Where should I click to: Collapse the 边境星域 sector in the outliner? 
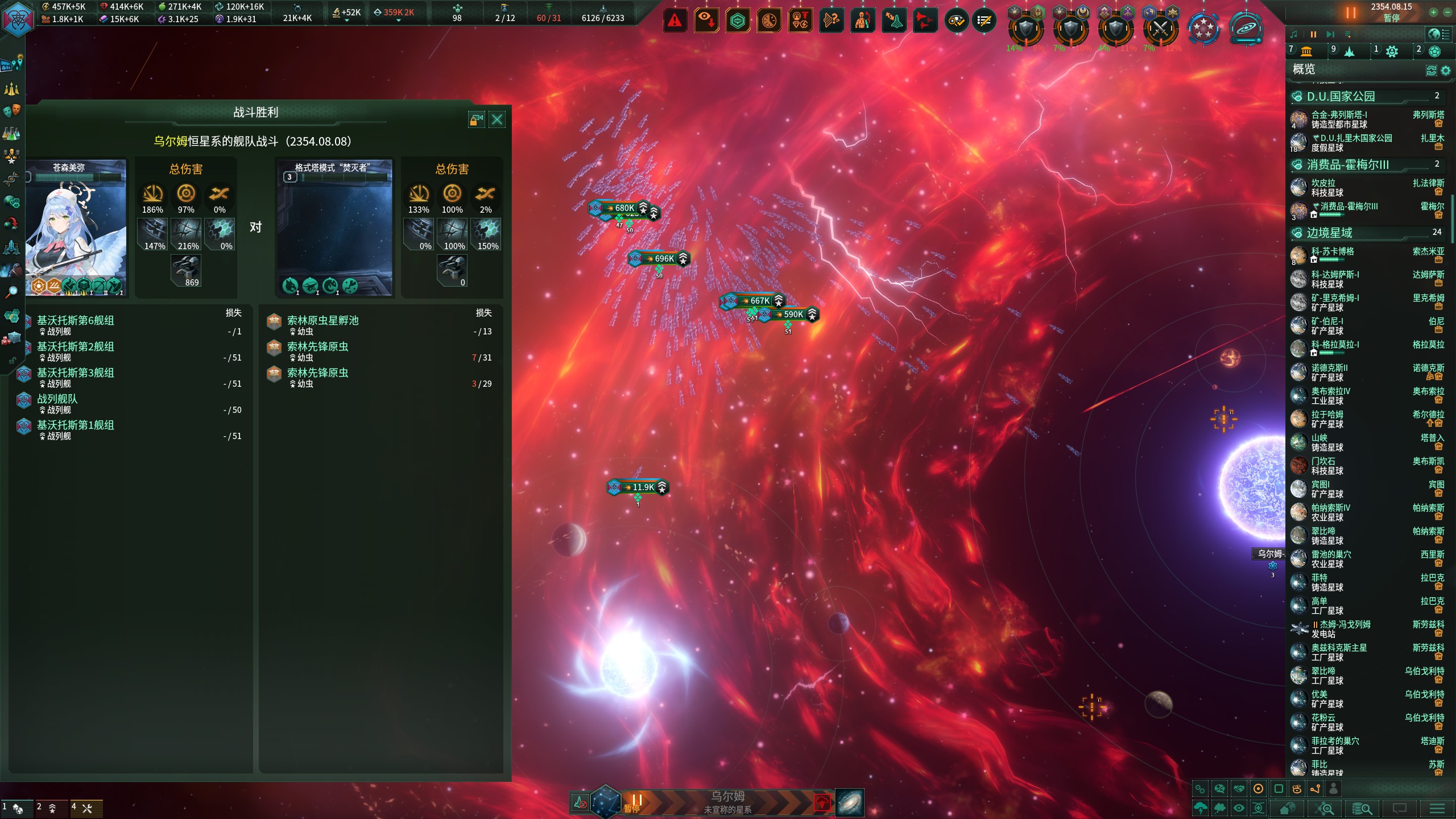pyautogui.click(x=1329, y=233)
